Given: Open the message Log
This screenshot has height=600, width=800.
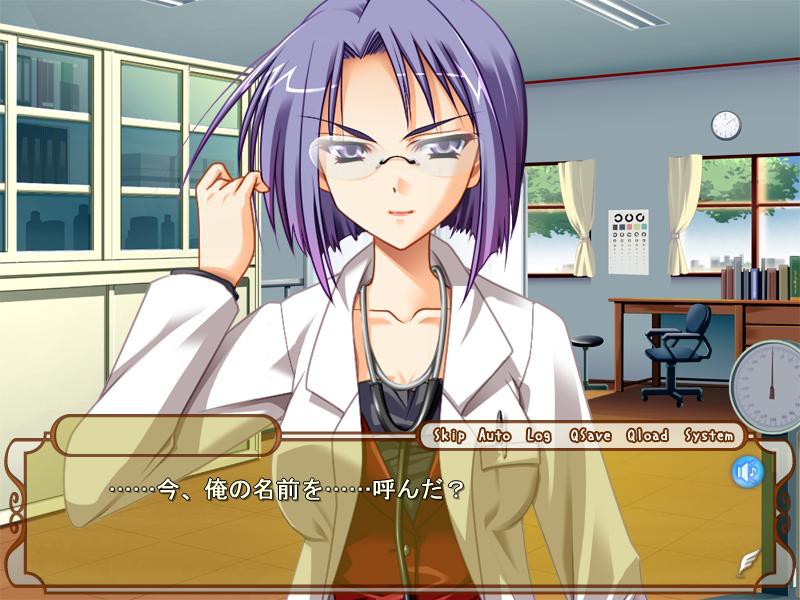Looking at the screenshot, I should [539, 435].
